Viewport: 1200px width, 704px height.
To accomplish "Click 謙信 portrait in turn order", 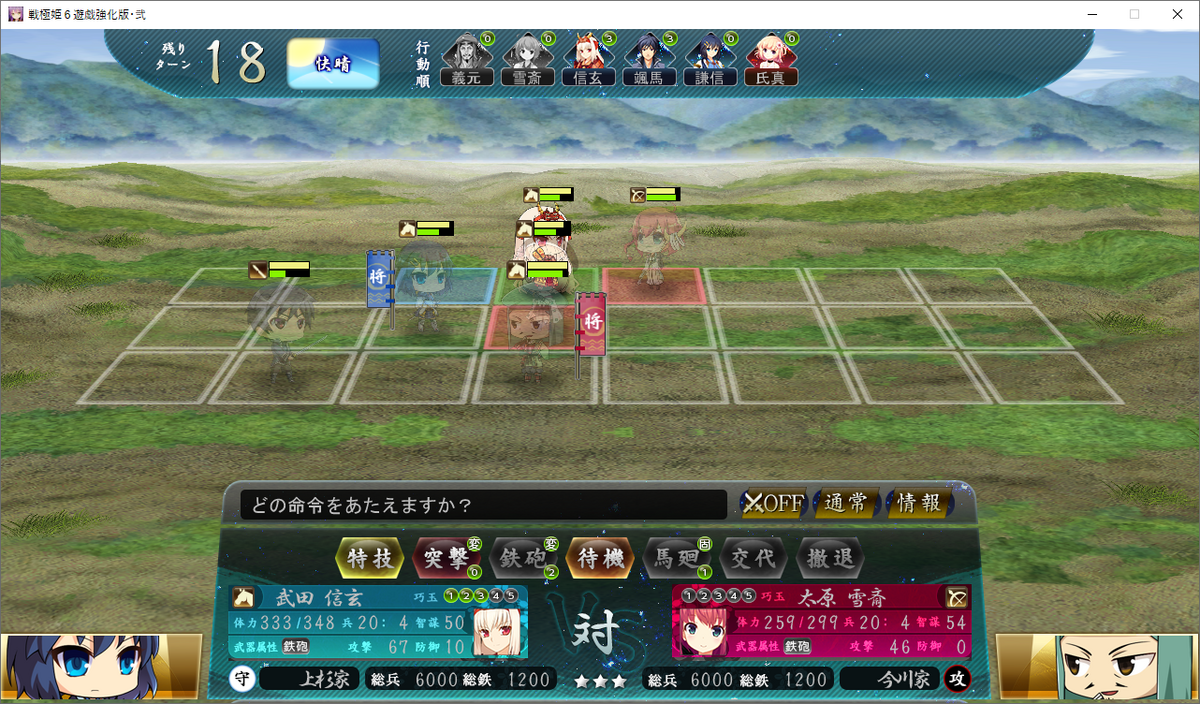I will pyautogui.click(x=710, y=60).
